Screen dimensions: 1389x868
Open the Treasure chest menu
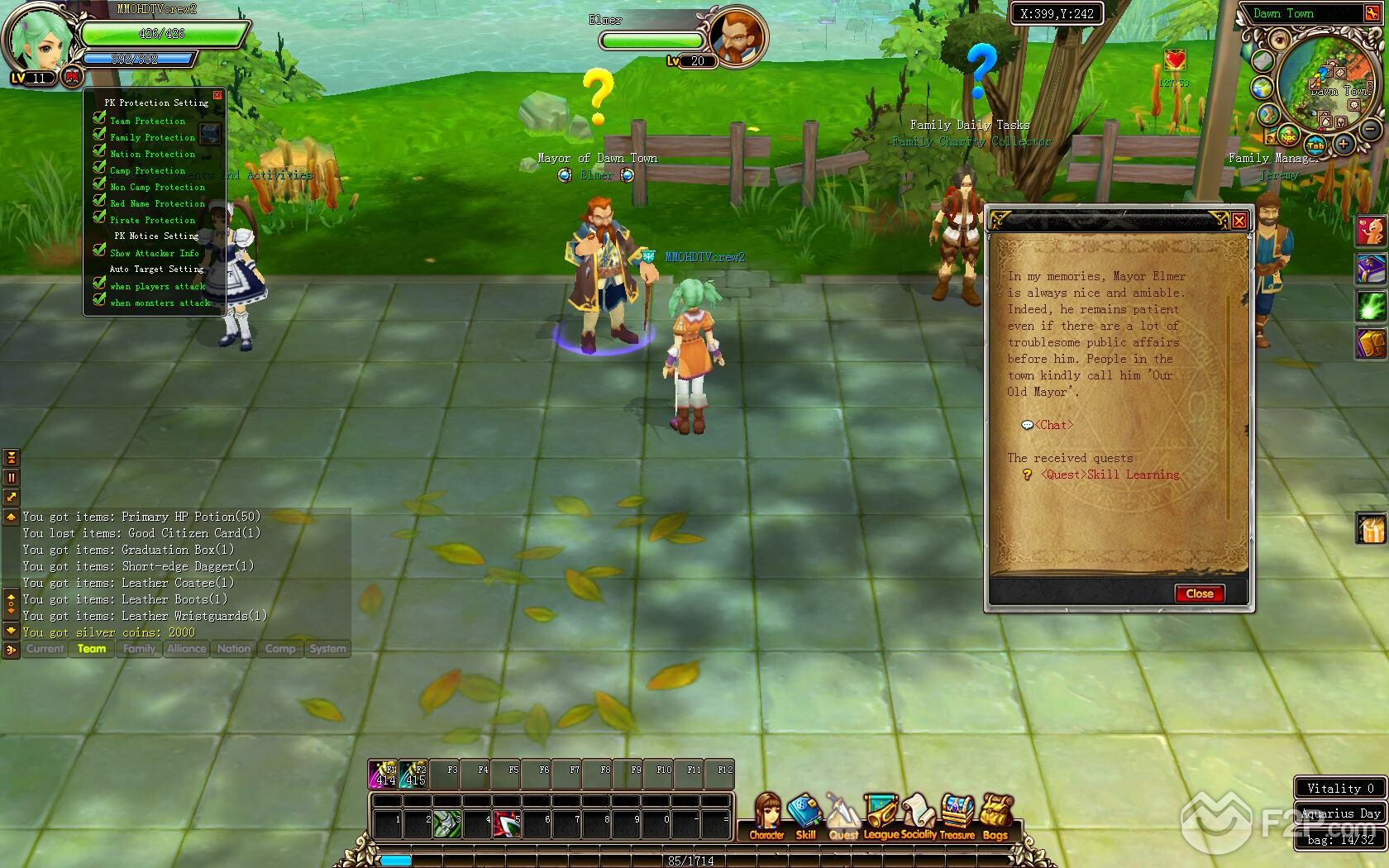point(957,815)
